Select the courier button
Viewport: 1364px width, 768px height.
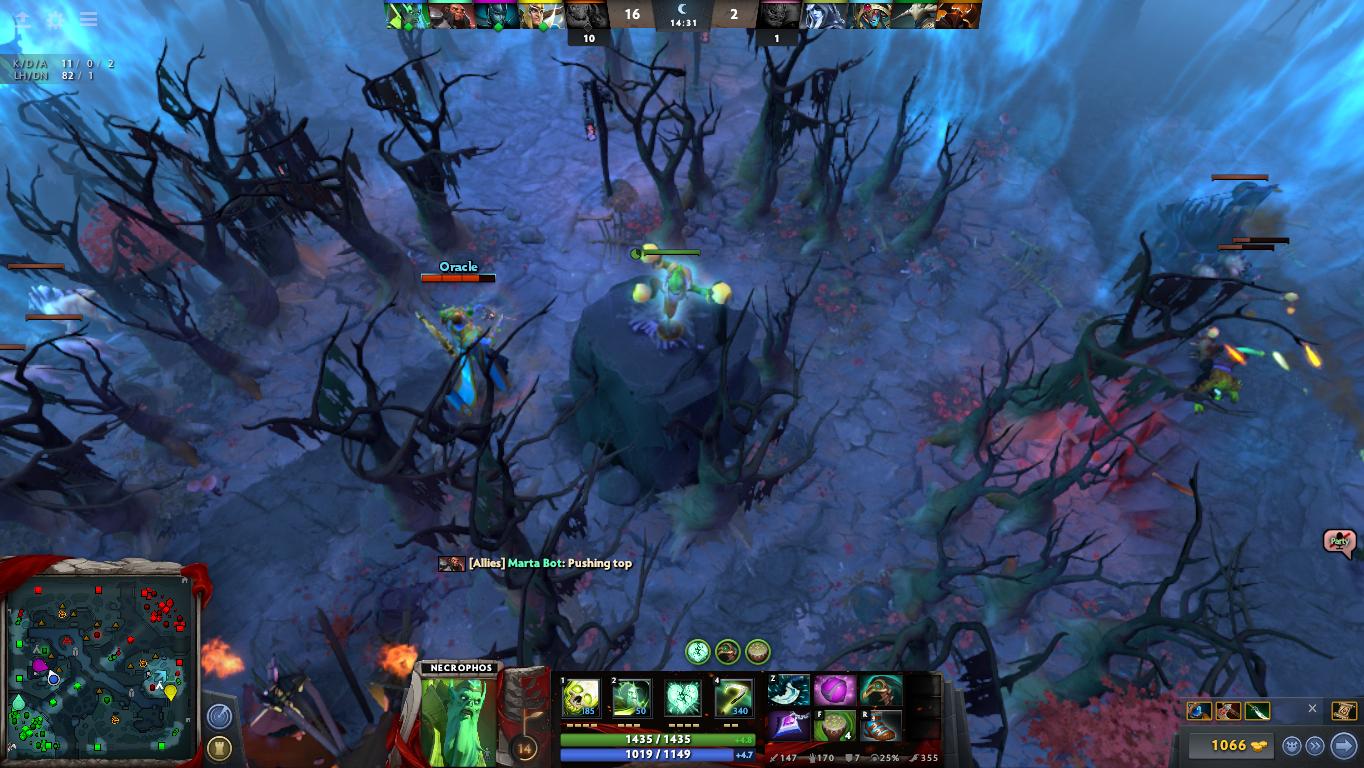click(1292, 745)
